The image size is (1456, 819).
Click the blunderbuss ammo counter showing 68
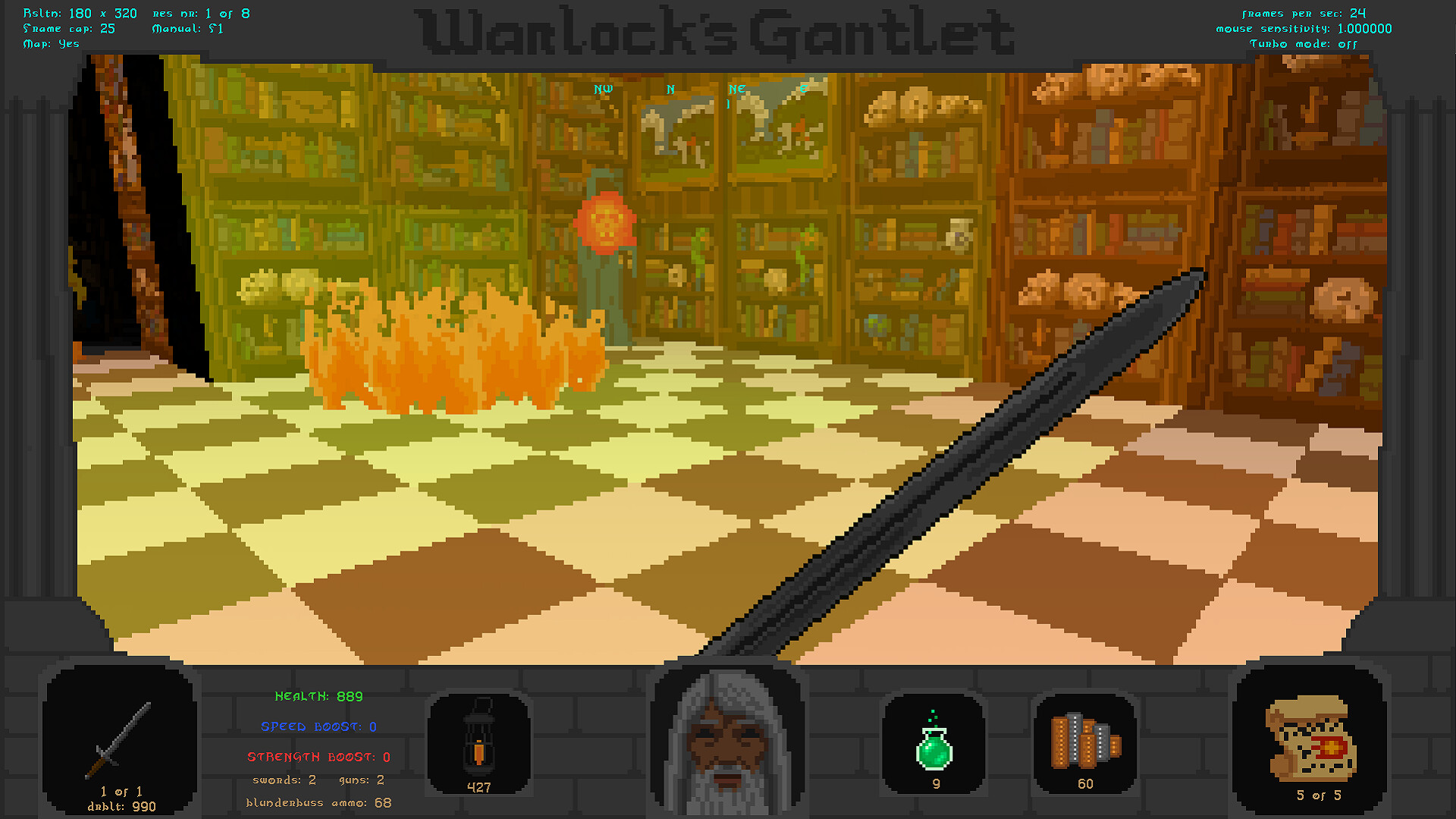pos(318,802)
